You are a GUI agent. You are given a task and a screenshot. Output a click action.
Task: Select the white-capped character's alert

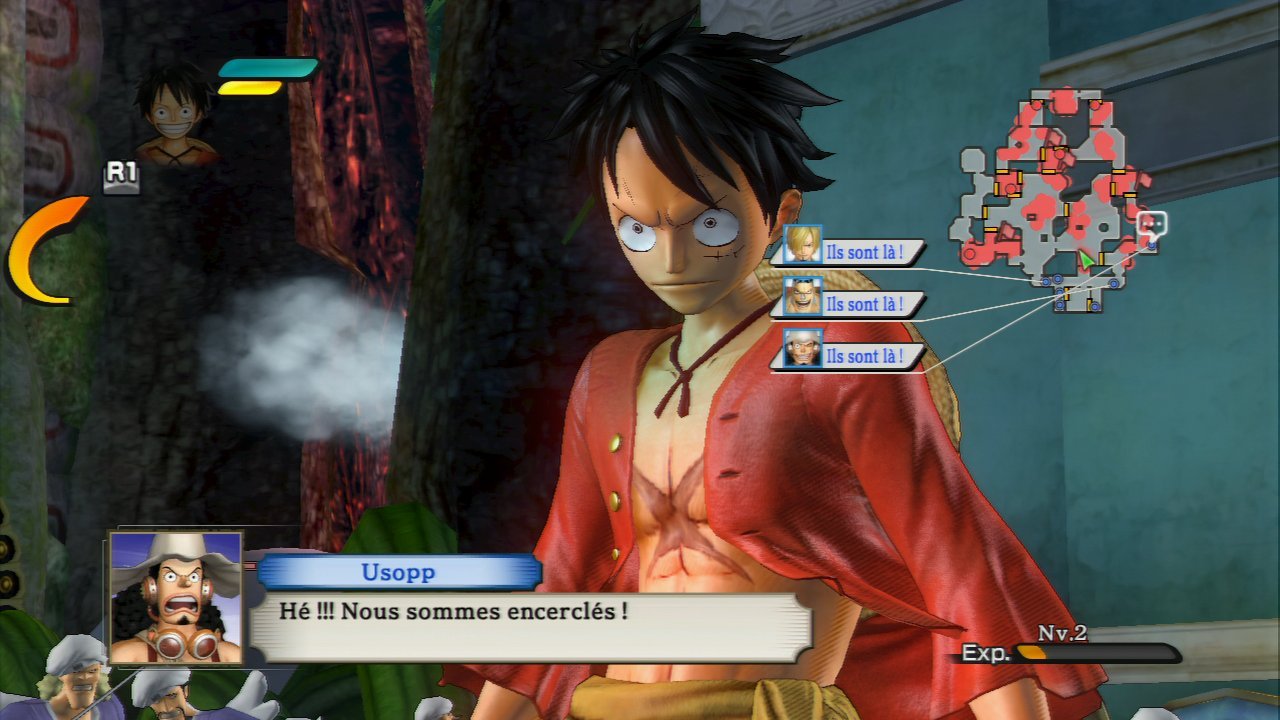[x=848, y=356]
